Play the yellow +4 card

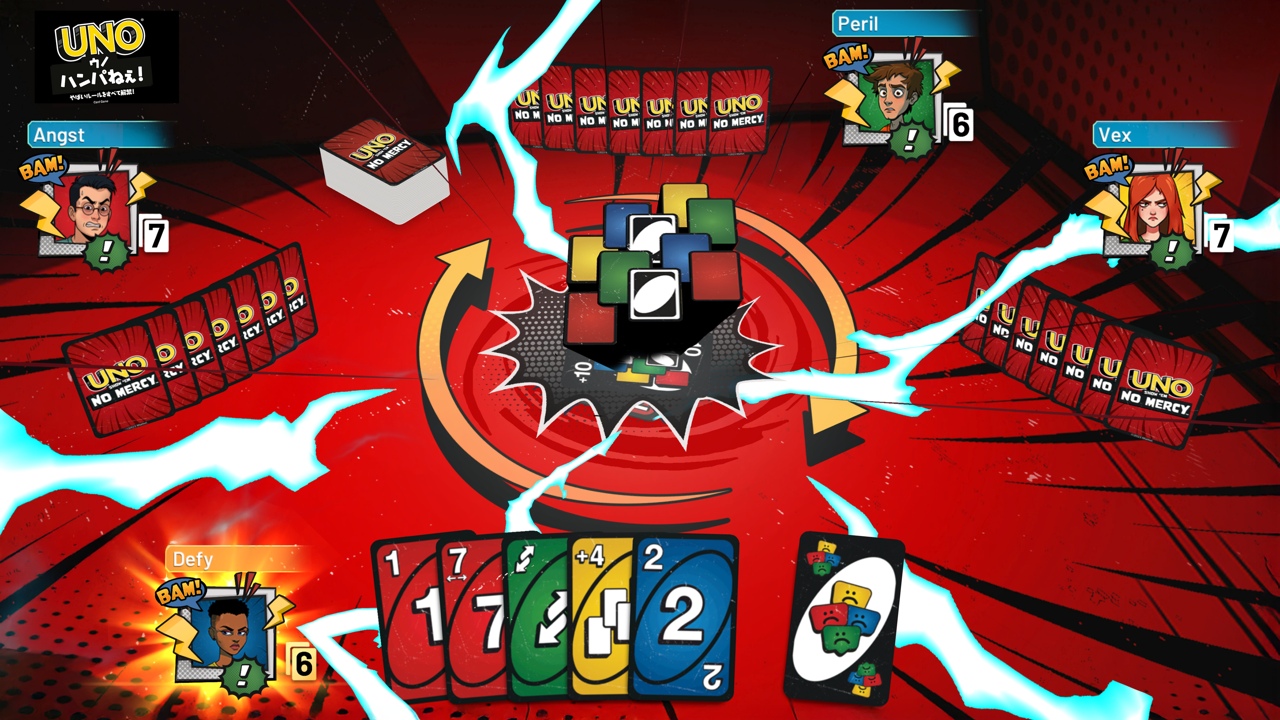600,615
